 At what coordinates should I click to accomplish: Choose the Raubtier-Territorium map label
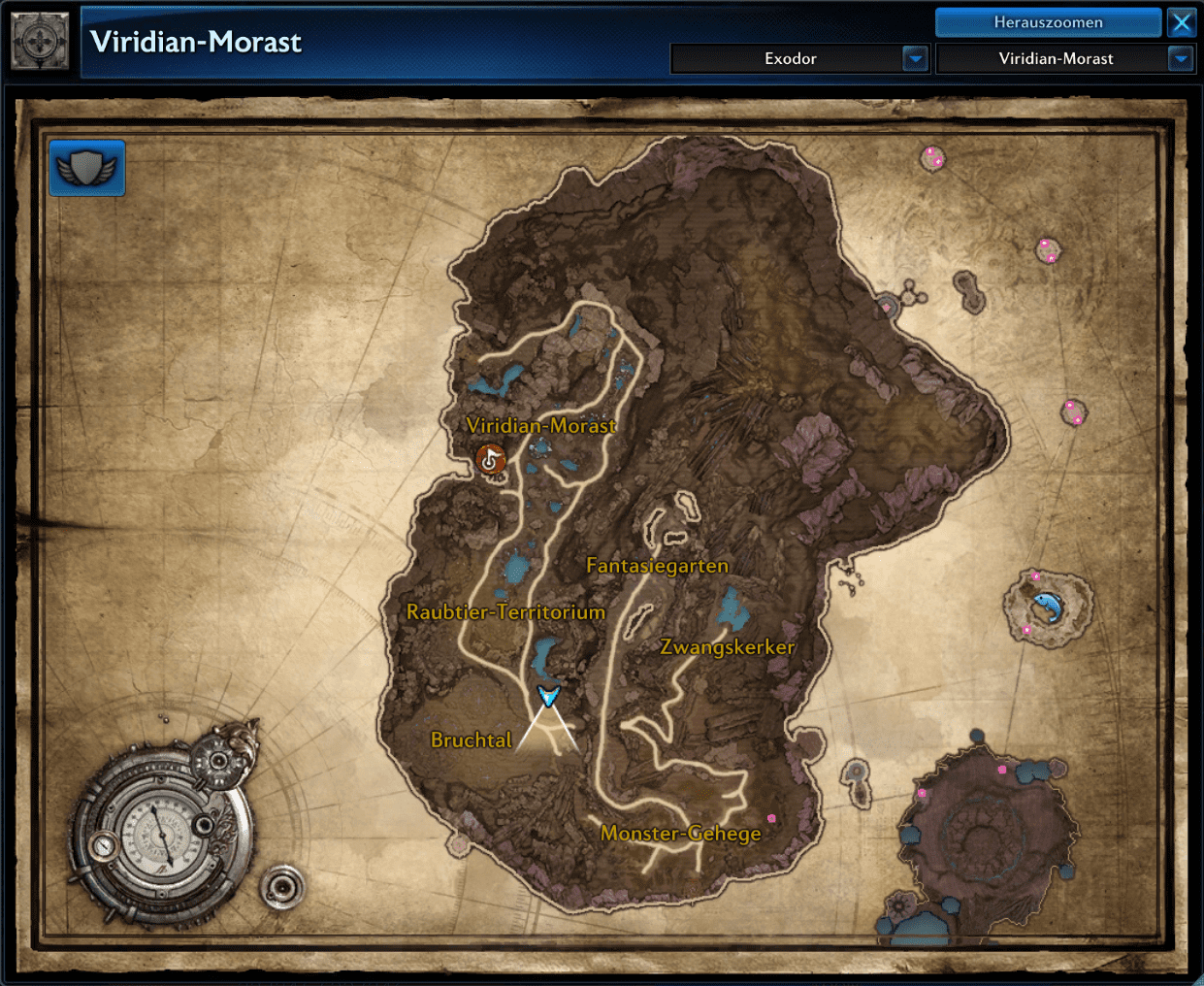[505, 612]
